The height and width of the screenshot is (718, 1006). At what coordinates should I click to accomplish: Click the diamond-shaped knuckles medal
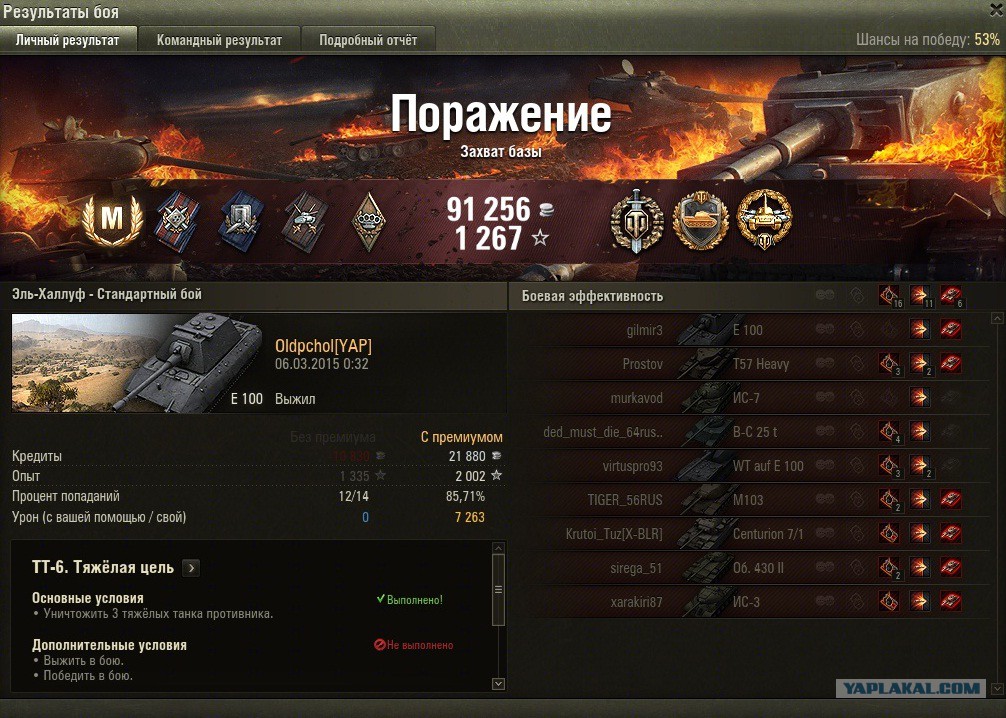(369, 219)
